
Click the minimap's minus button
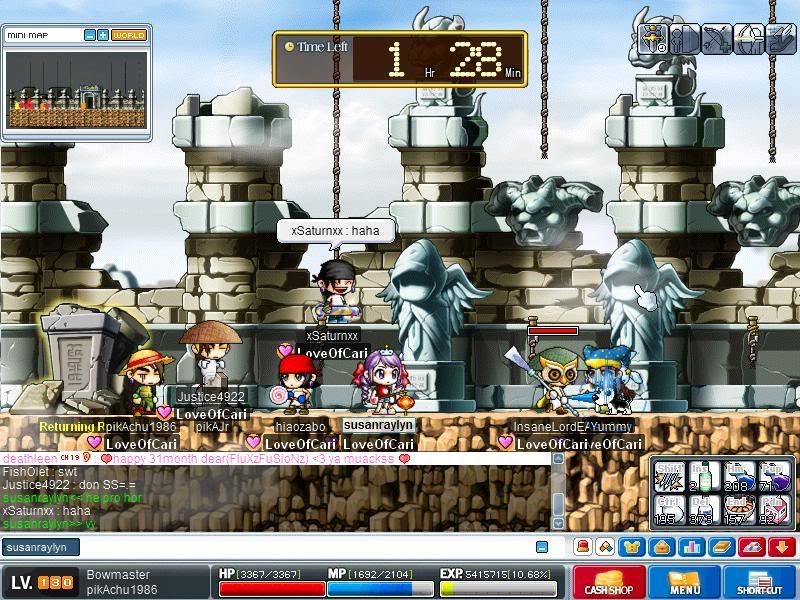click(90, 35)
